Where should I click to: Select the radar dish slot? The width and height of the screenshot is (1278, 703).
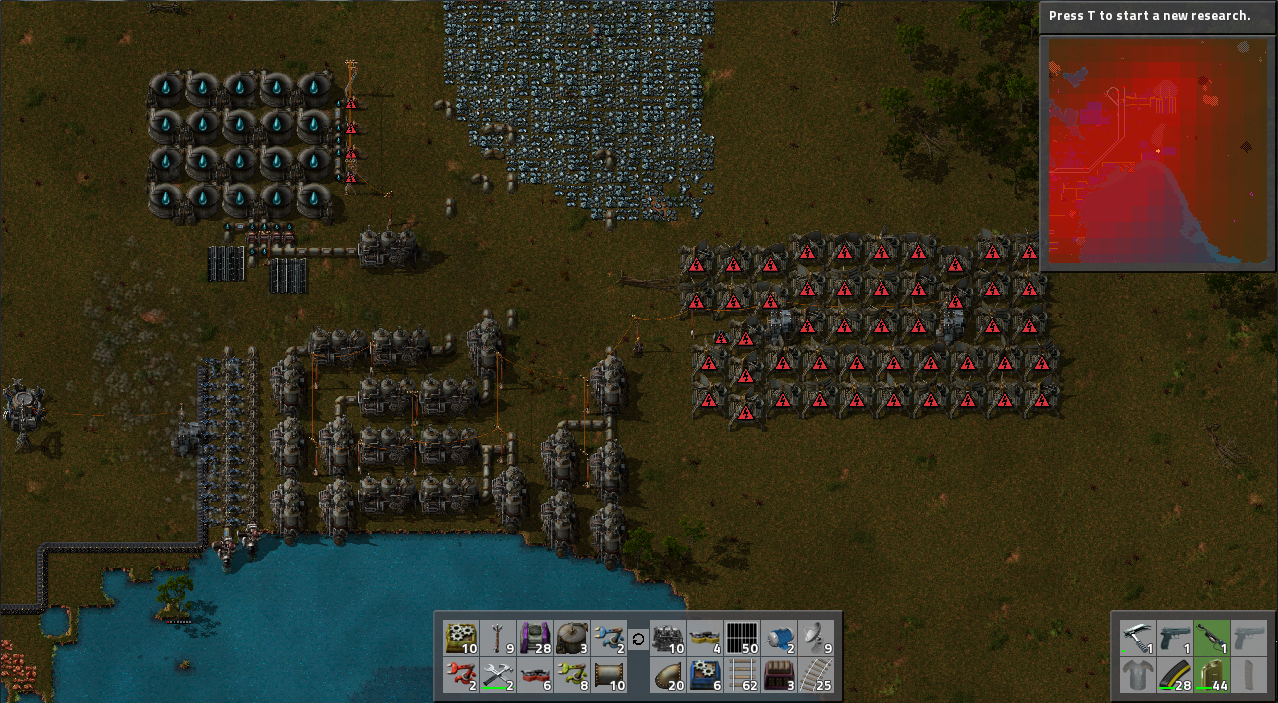click(x=816, y=637)
